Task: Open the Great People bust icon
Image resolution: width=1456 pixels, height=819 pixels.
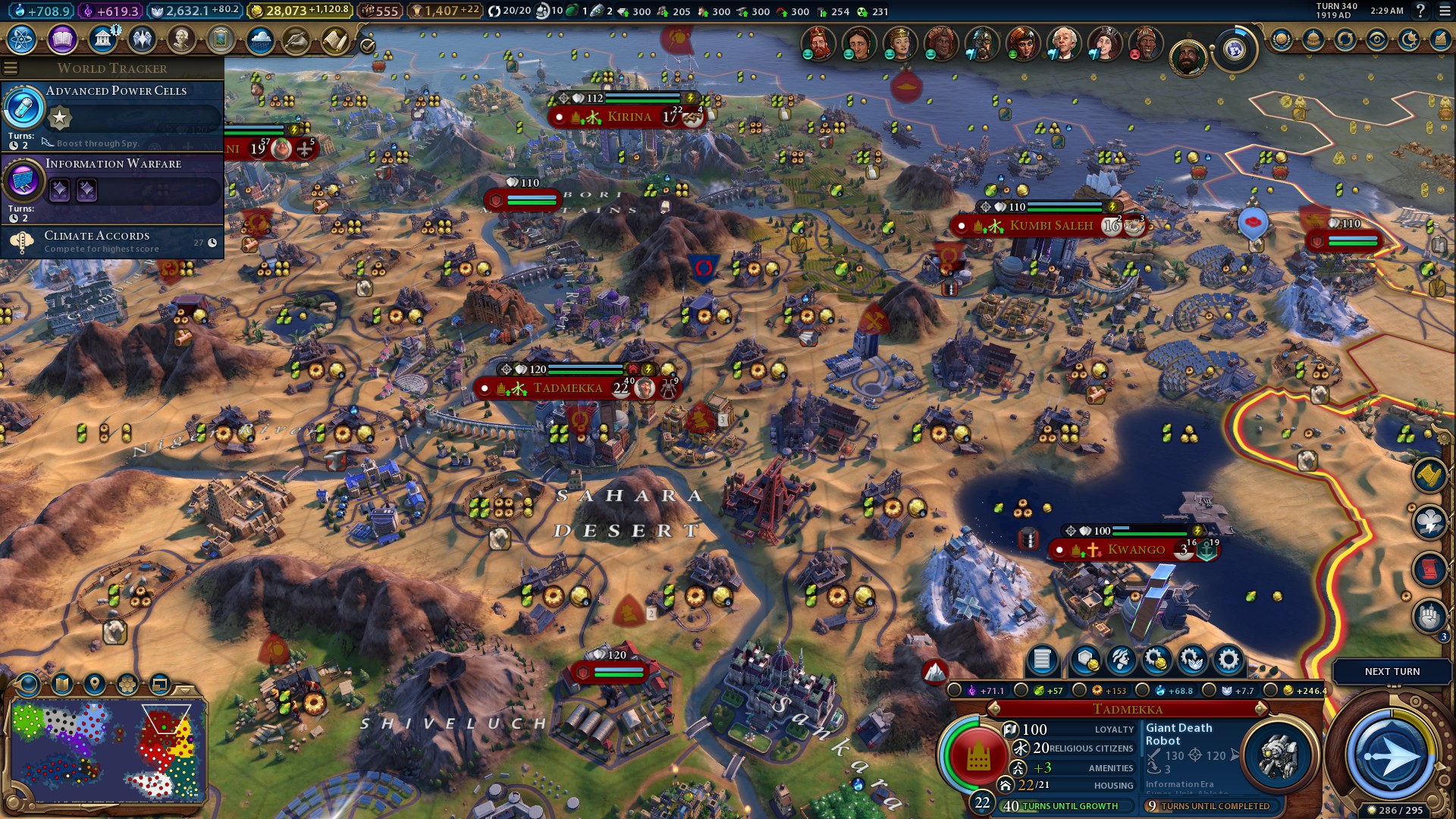Action: click(181, 39)
